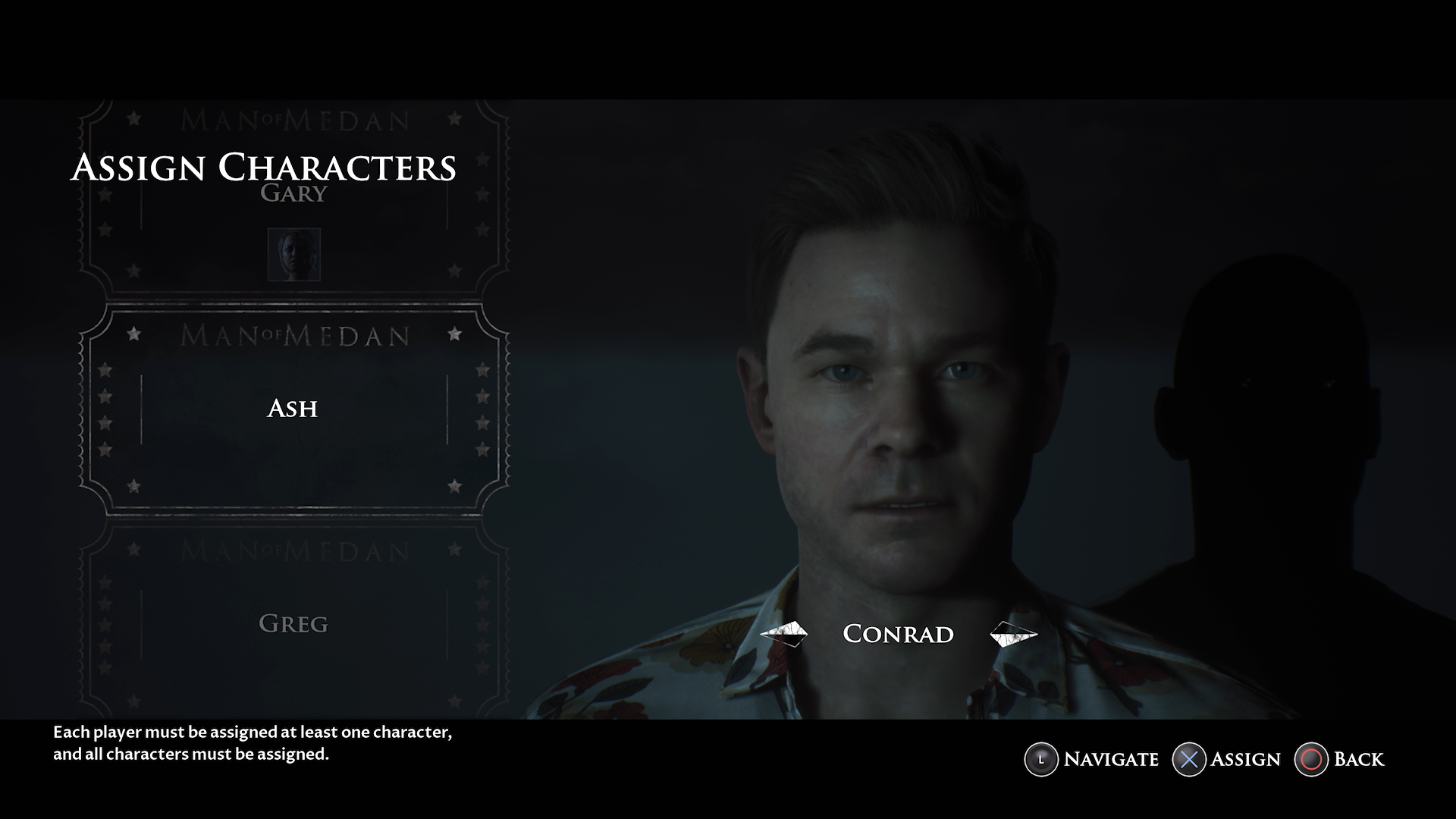Viewport: 1456px width, 819px height.
Task: Select Greg's player ticket
Action: point(293,623)
